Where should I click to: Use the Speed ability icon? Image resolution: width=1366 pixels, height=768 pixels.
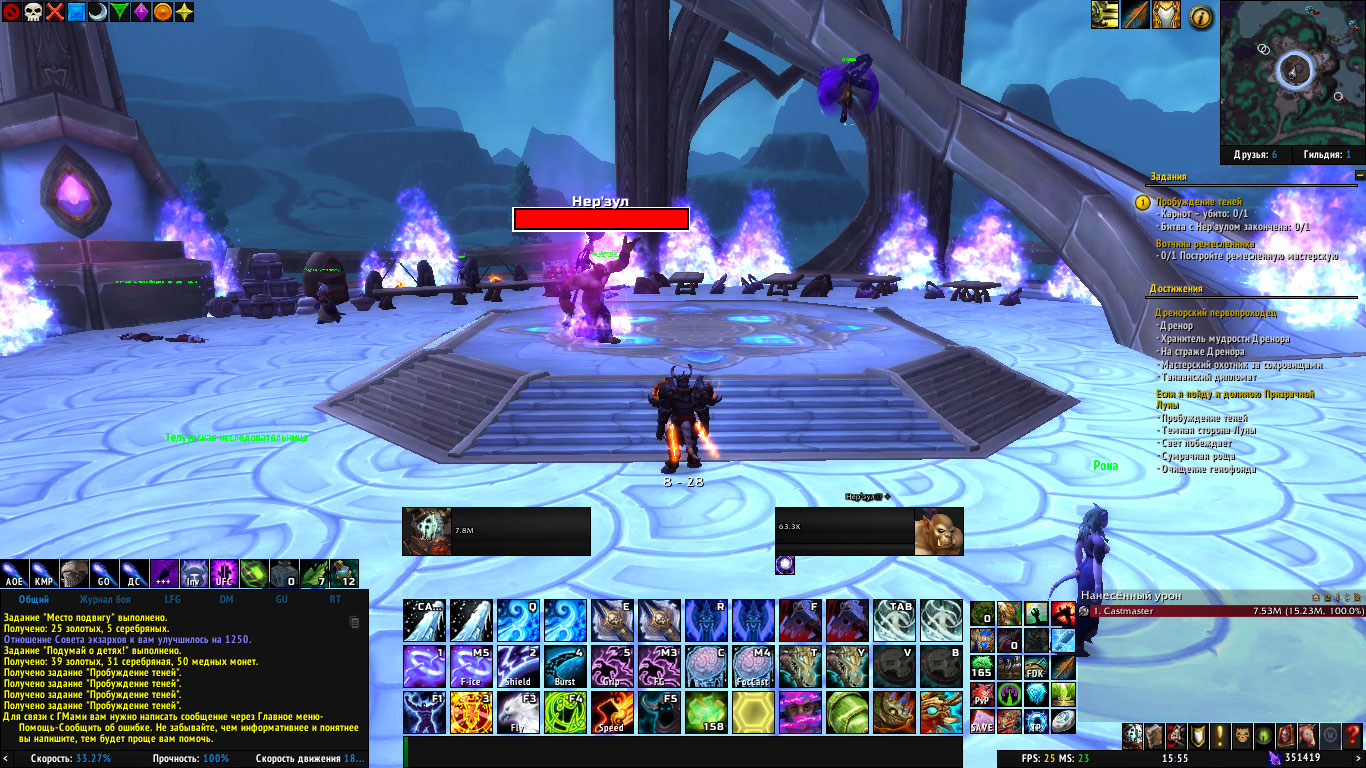611,712
